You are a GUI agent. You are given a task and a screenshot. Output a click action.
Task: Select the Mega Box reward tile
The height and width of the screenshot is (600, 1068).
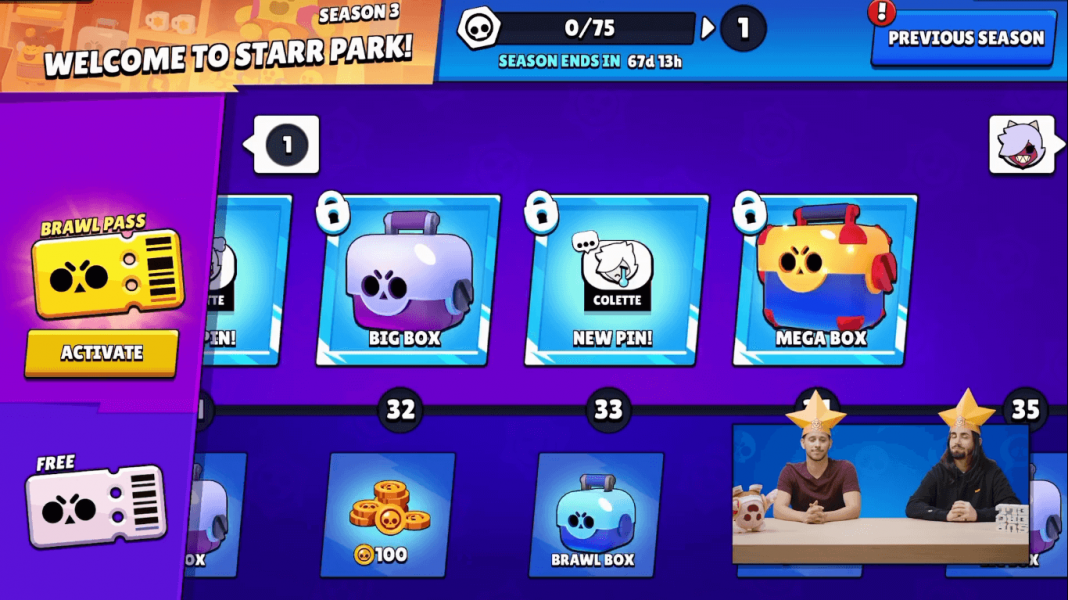tap(823, 281)
